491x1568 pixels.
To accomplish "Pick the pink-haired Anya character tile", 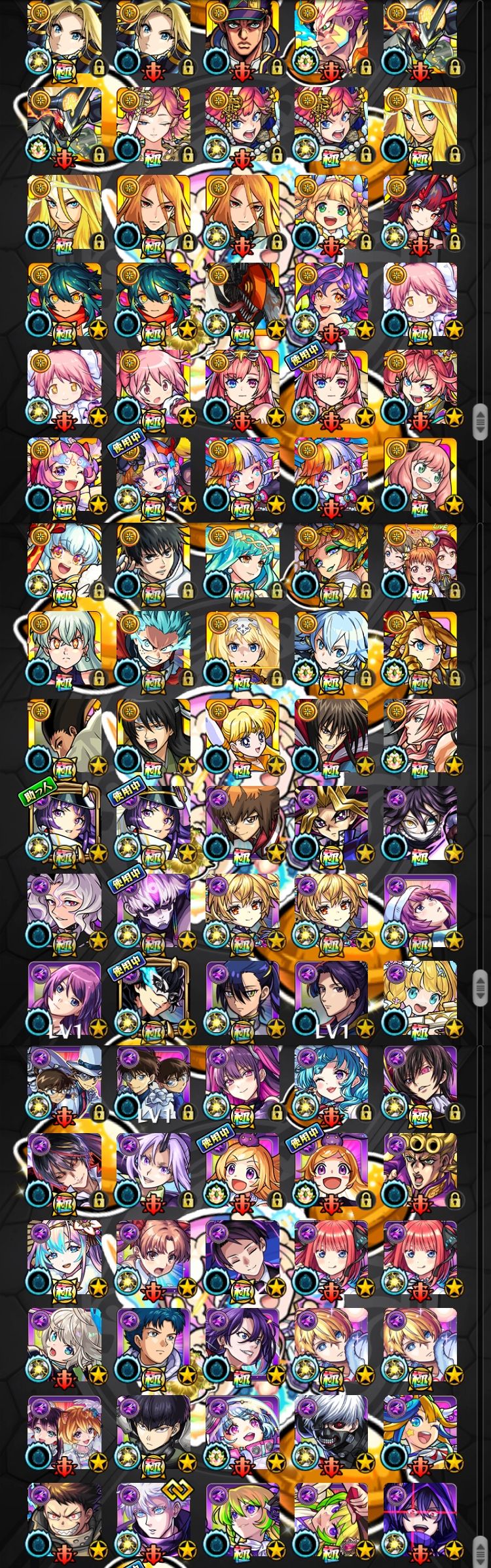I will pyautogui.click(x=420, y=476).
